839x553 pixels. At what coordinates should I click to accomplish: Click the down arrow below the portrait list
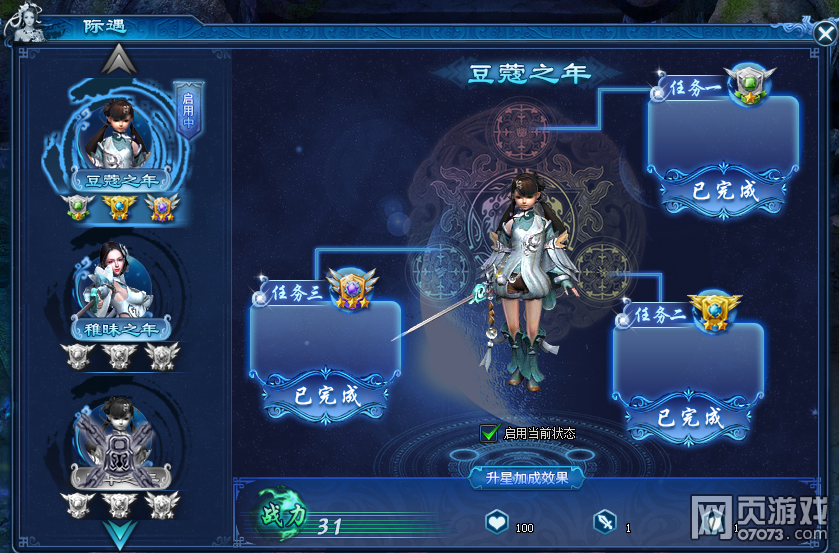pyautogui.click(x=119, y=532)
